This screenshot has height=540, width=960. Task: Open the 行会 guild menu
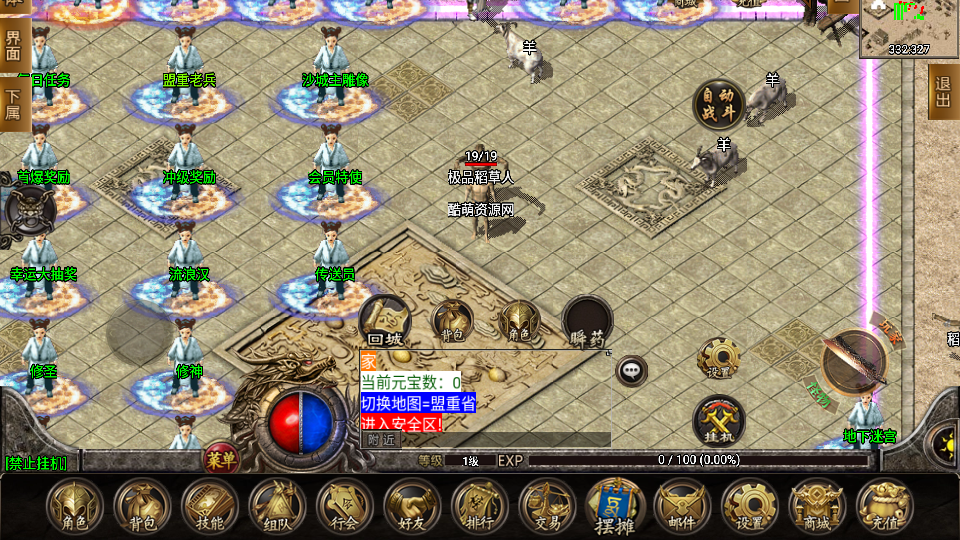344,505
